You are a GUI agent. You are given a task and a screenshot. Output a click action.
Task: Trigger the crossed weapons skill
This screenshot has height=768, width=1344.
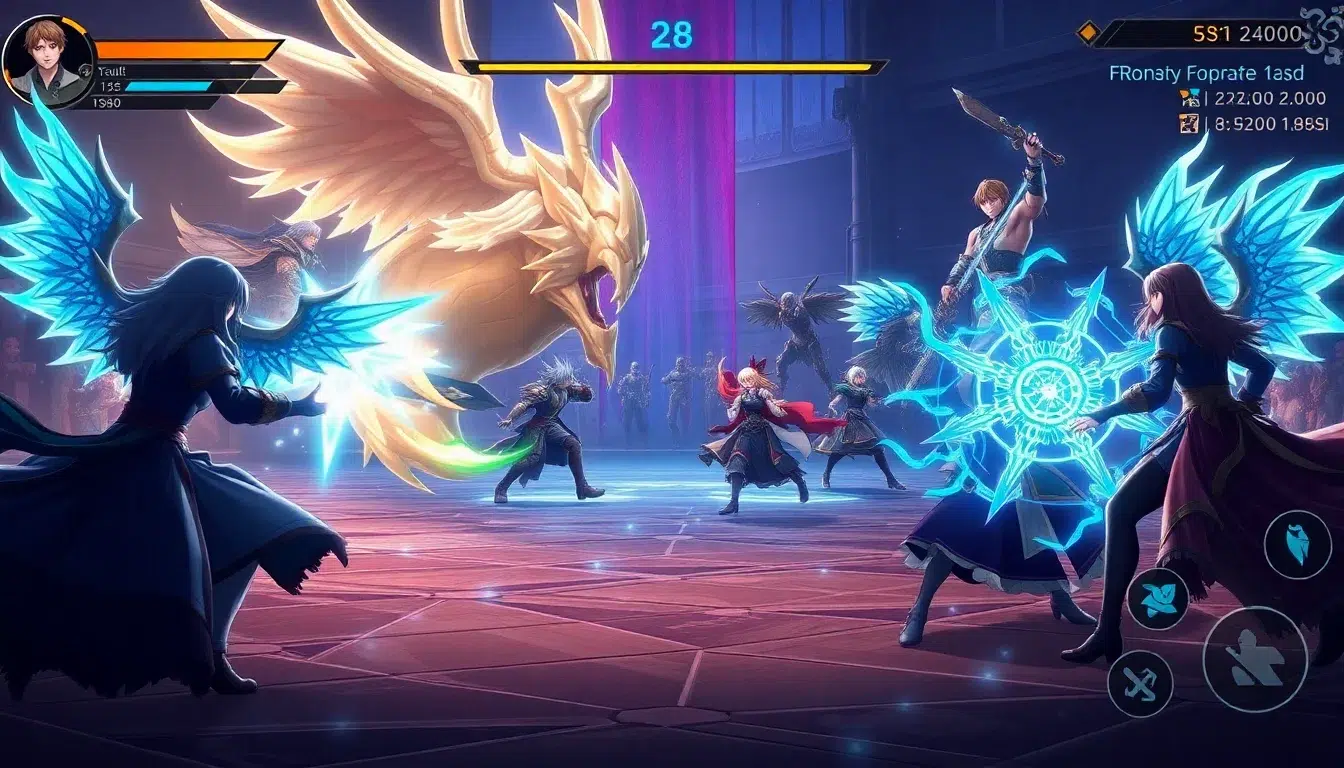[x=1140, y=683]
